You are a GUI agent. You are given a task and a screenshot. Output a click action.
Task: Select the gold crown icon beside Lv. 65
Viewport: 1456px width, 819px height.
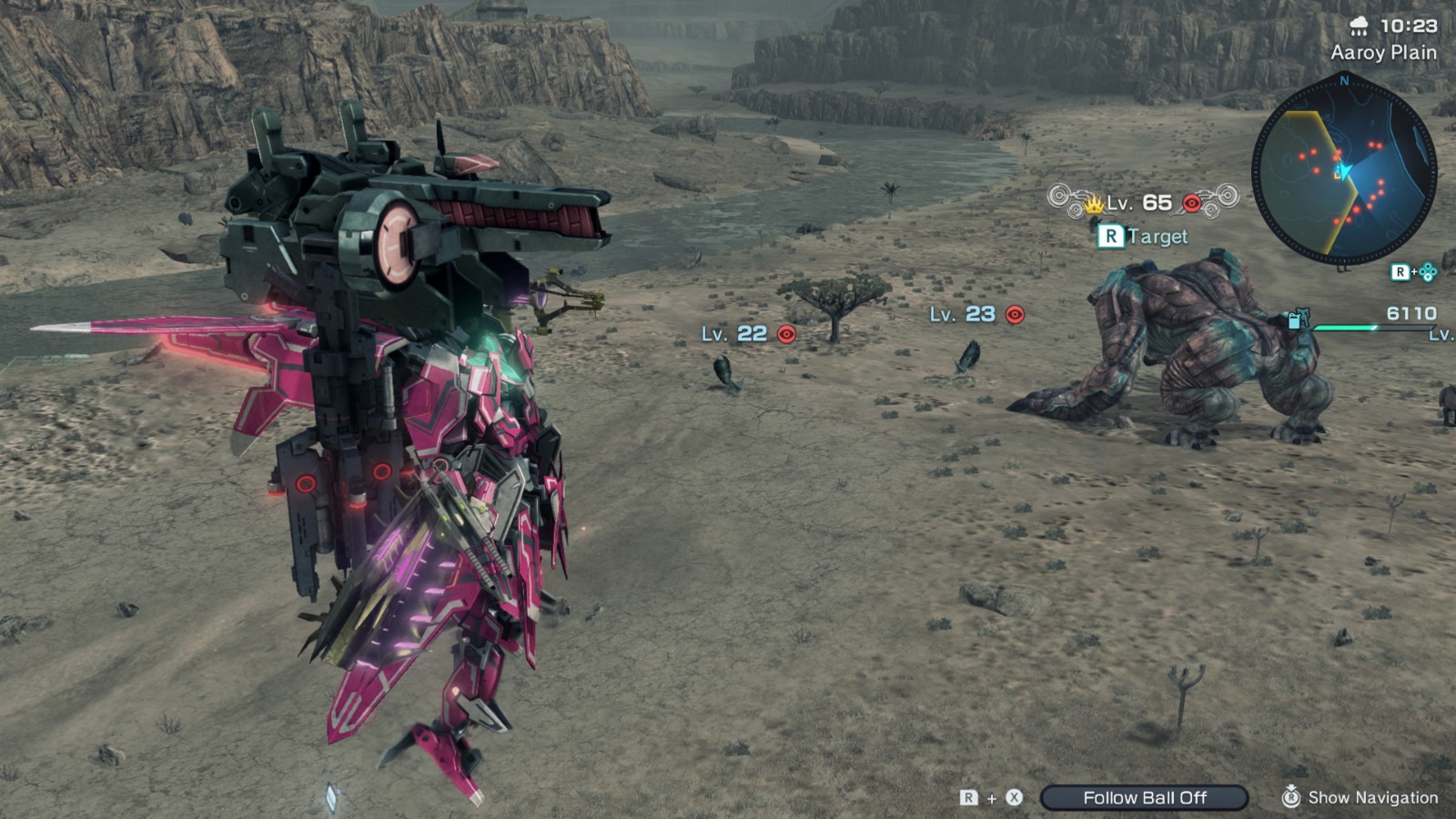(1093, 205)
